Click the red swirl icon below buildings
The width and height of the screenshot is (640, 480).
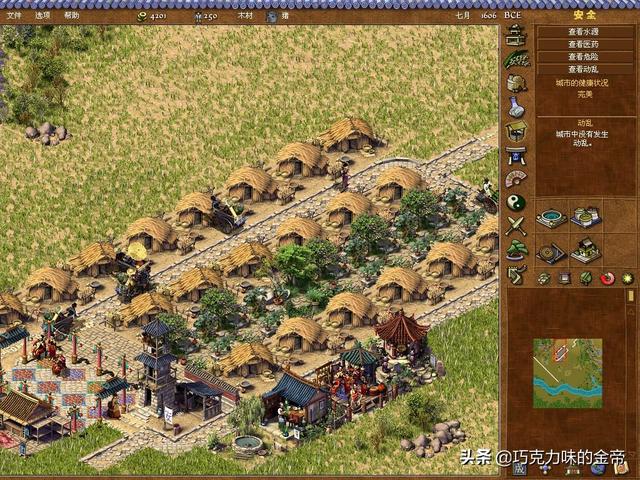coord(606,278)
